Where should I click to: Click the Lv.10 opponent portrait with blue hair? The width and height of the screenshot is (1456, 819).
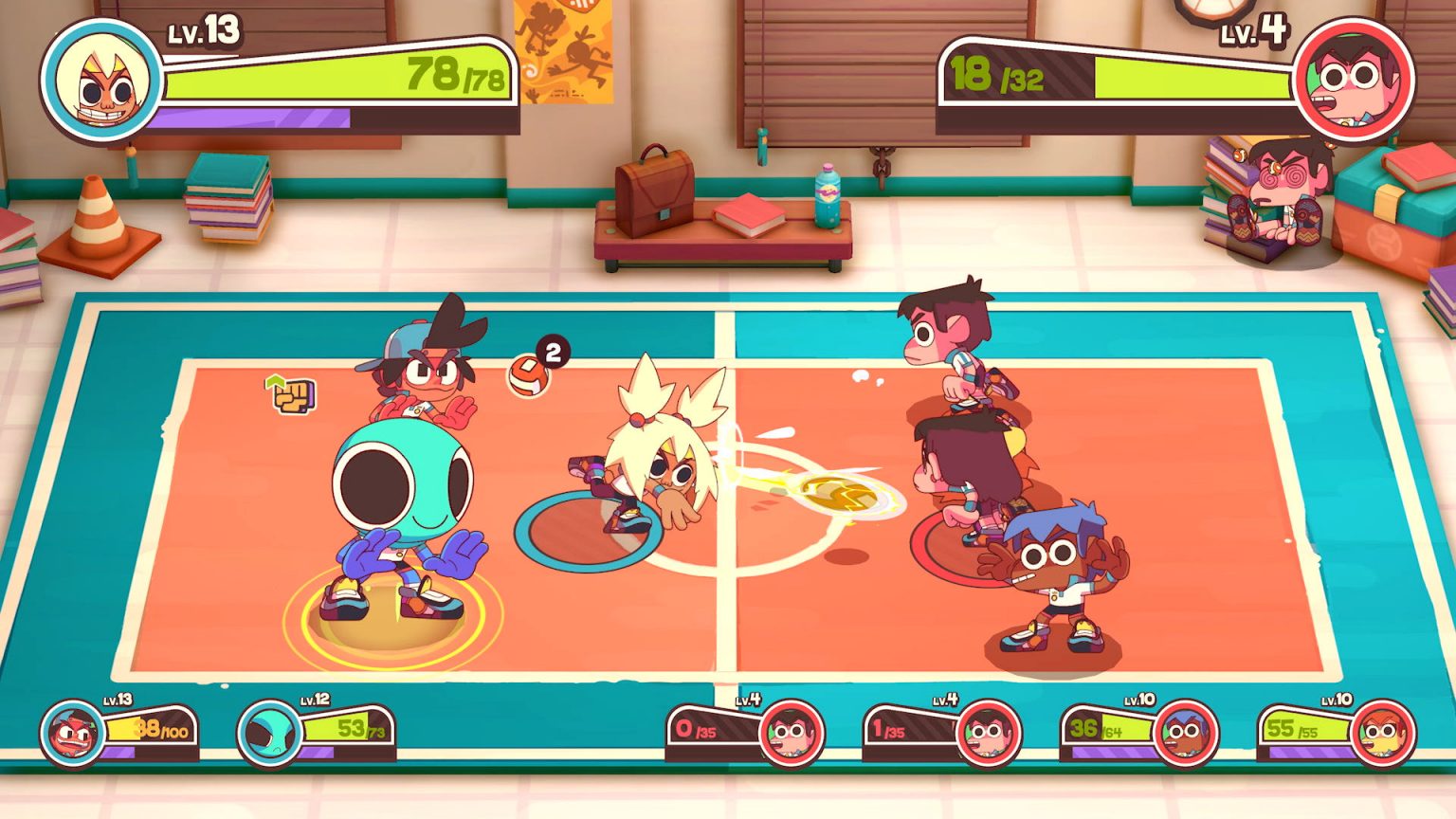tap(1185, 733)
